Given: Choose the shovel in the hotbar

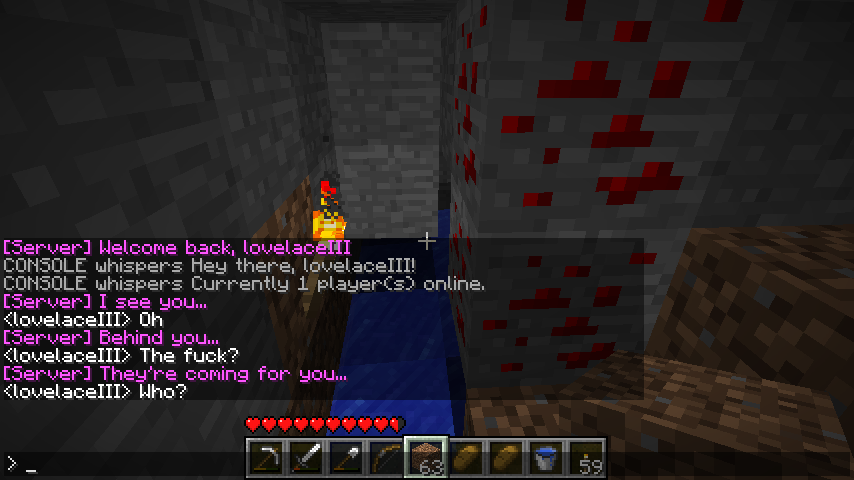Looking at the screenshot, I should point(347,458).
